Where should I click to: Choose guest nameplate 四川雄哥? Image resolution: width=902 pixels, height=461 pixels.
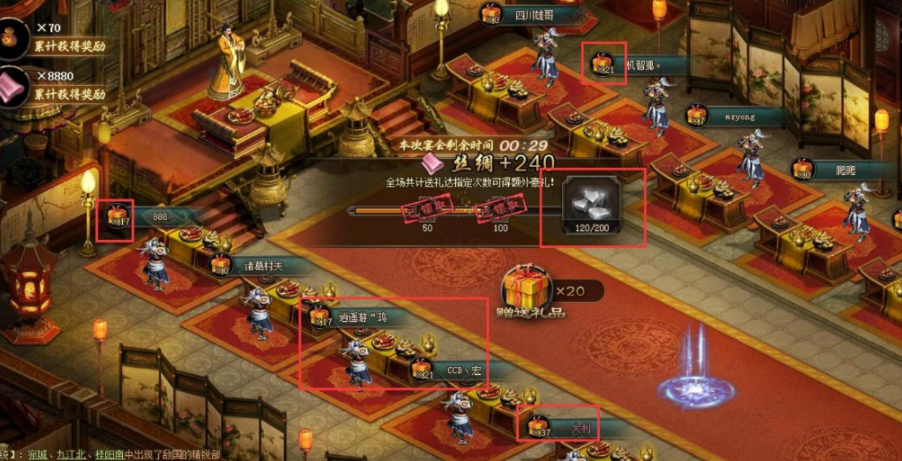534,16
